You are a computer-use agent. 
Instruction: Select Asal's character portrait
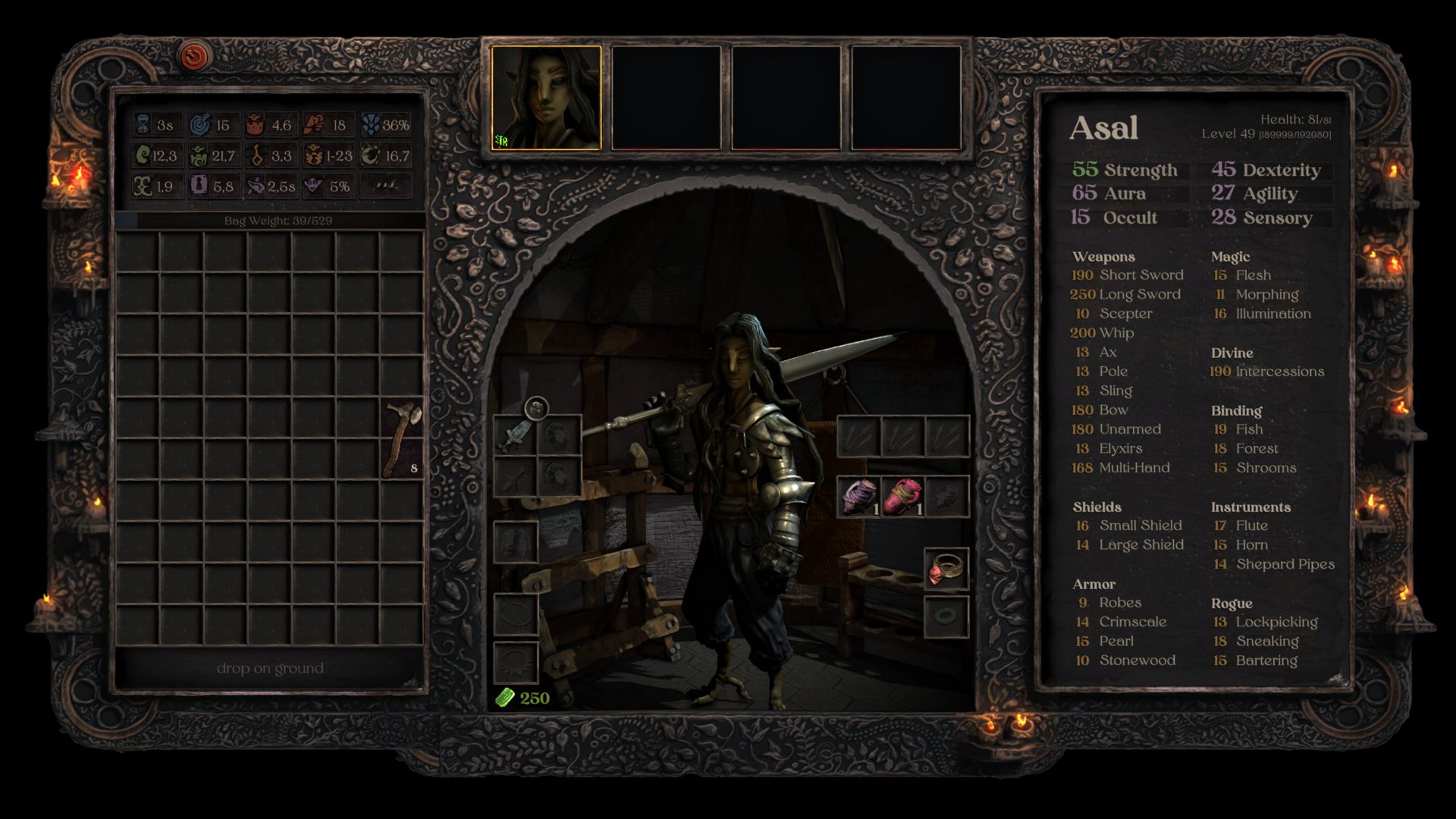[546, 98]
